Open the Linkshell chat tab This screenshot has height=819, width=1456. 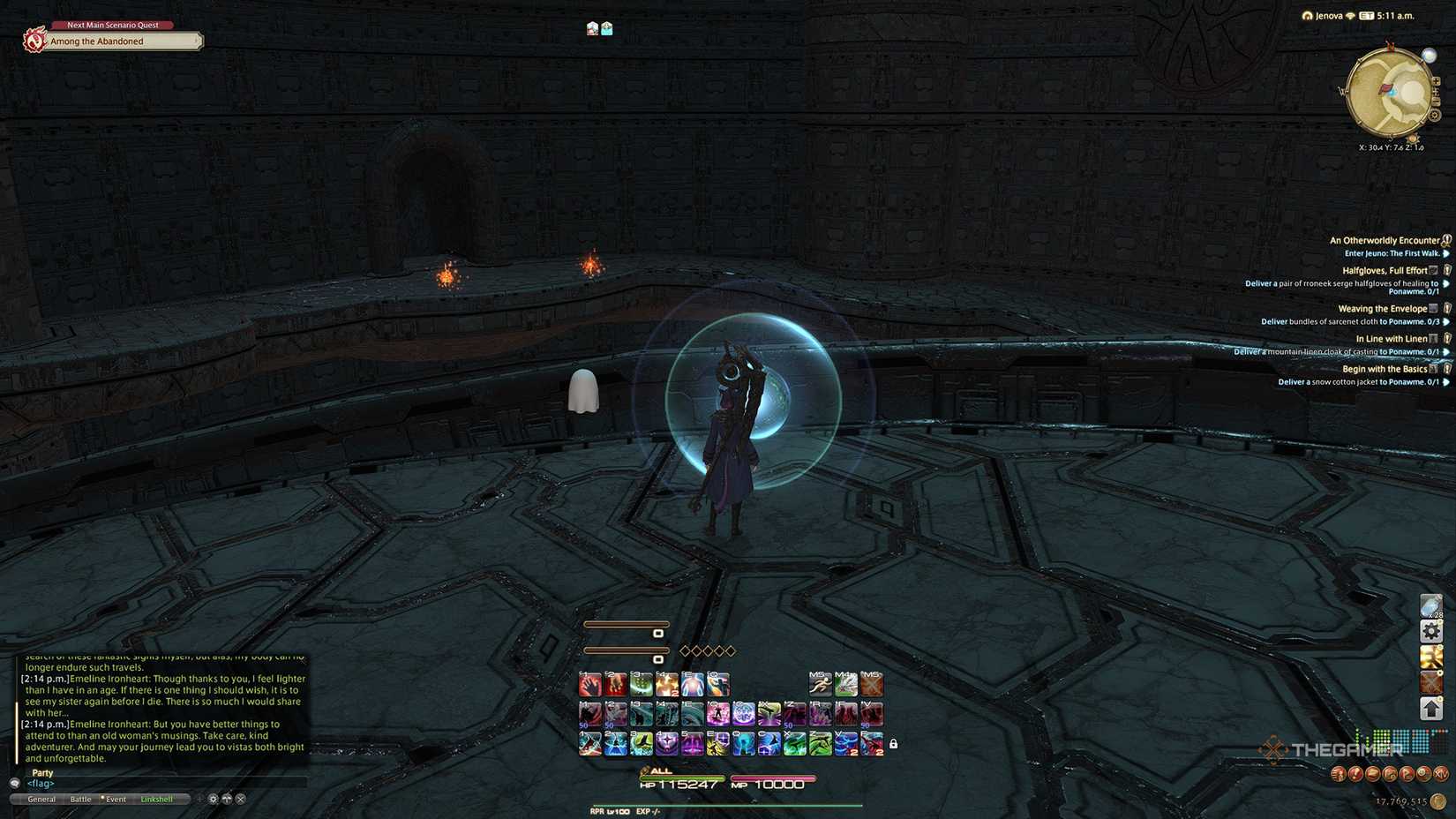pyautogui.click(x=158, y=799)
